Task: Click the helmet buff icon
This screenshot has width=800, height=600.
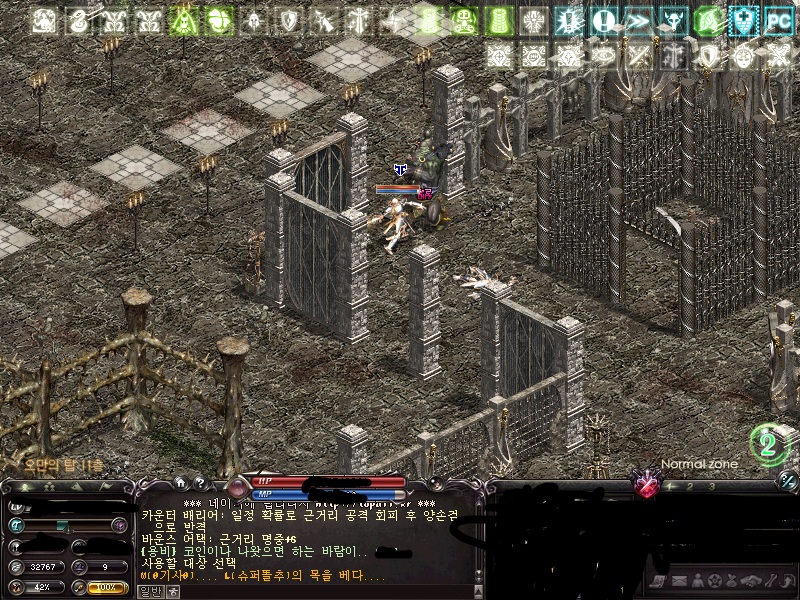Action: point(254,20)
